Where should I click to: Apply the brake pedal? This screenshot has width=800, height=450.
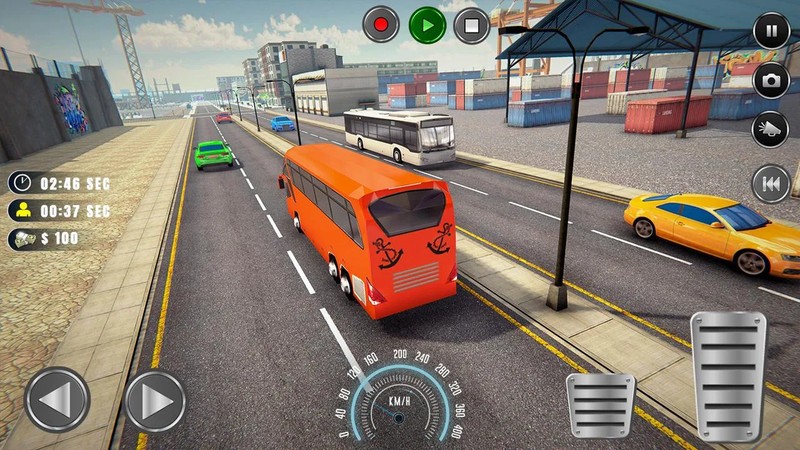(600, 405)
